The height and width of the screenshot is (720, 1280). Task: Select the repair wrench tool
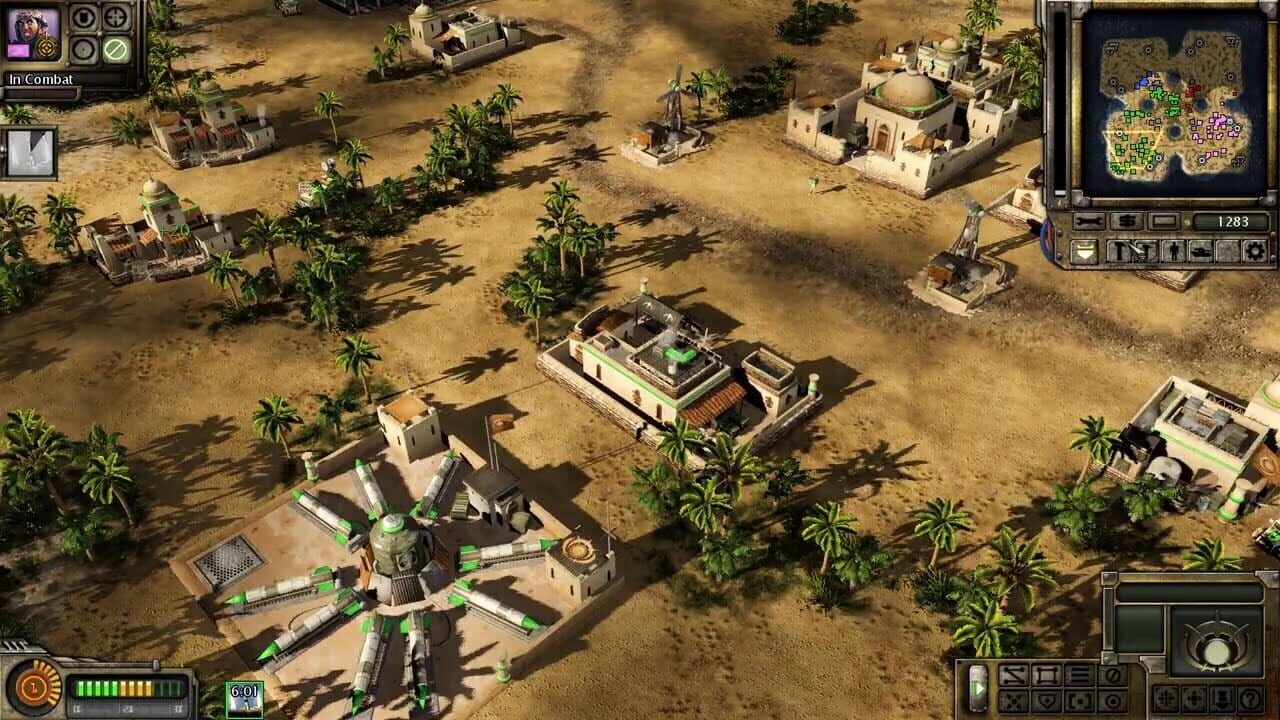tap(1089, 221)
